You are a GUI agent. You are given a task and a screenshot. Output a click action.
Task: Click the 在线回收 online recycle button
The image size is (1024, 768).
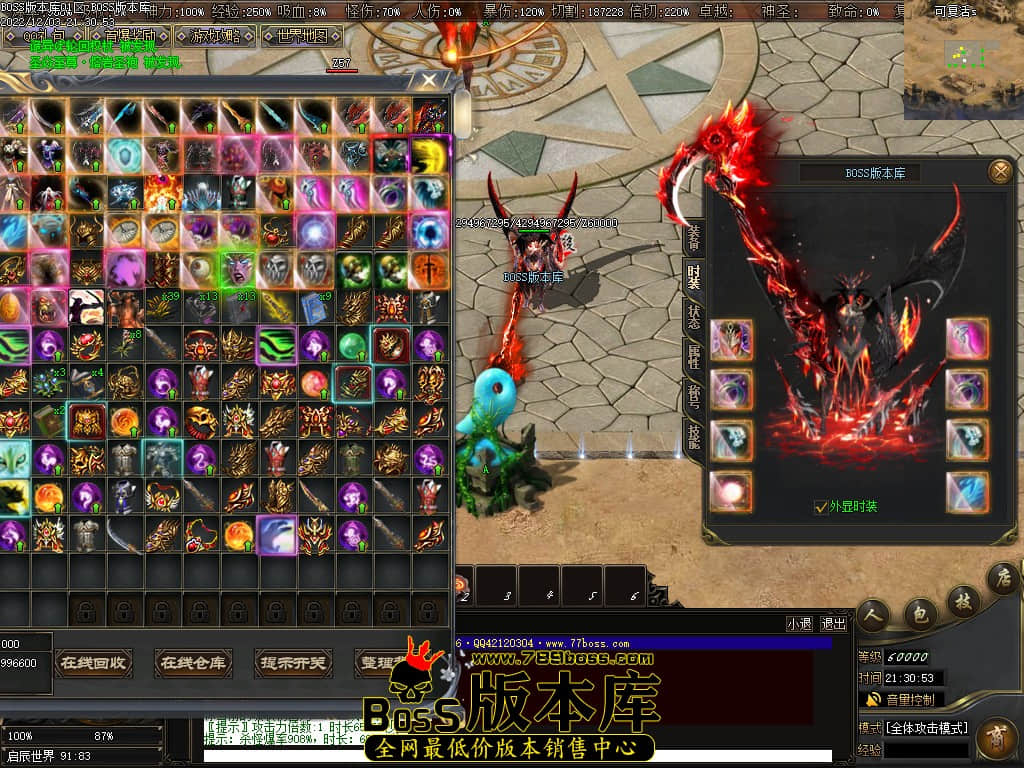pos(93,662)
